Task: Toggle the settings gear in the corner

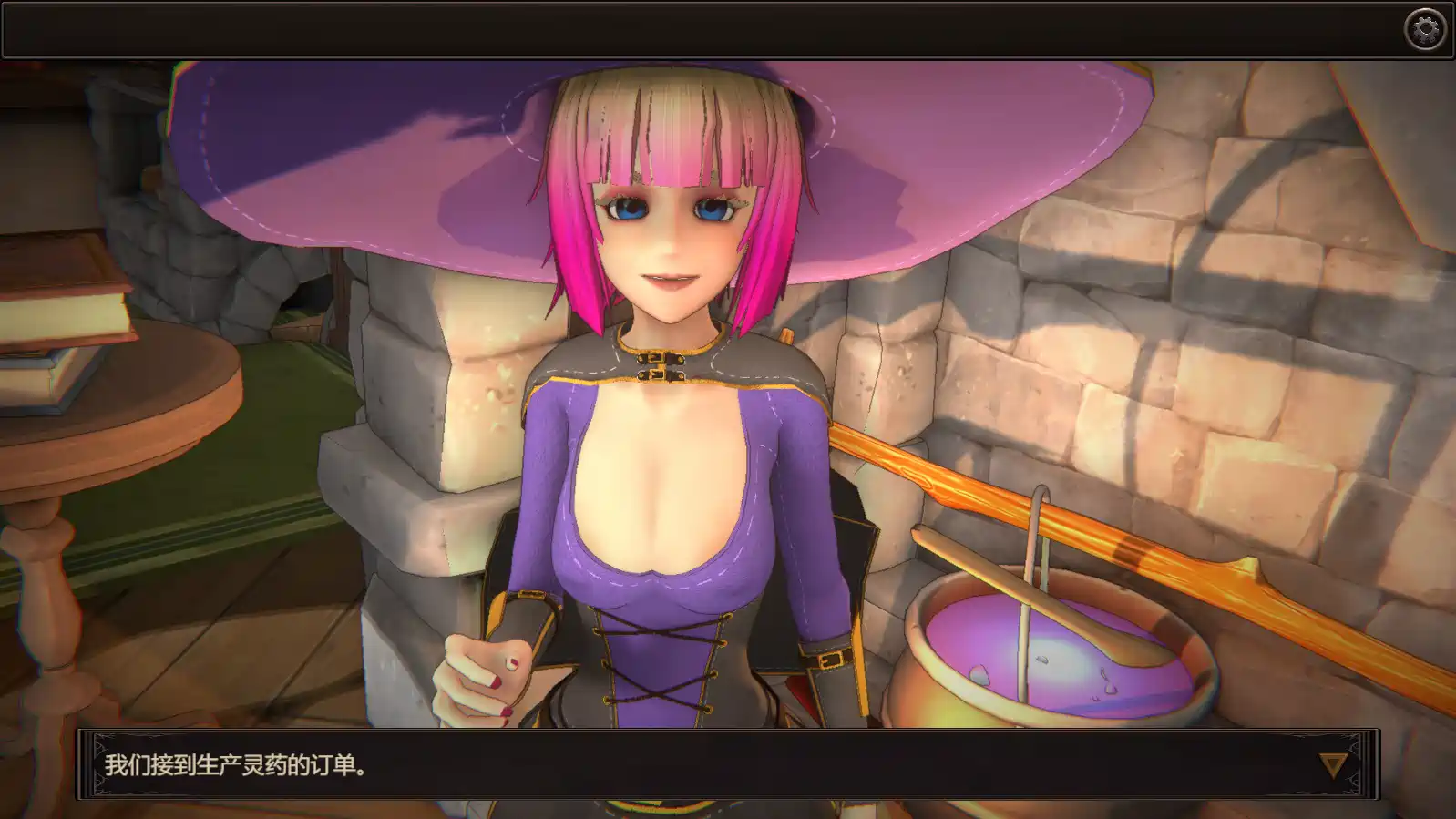Action: (1423, 29)
